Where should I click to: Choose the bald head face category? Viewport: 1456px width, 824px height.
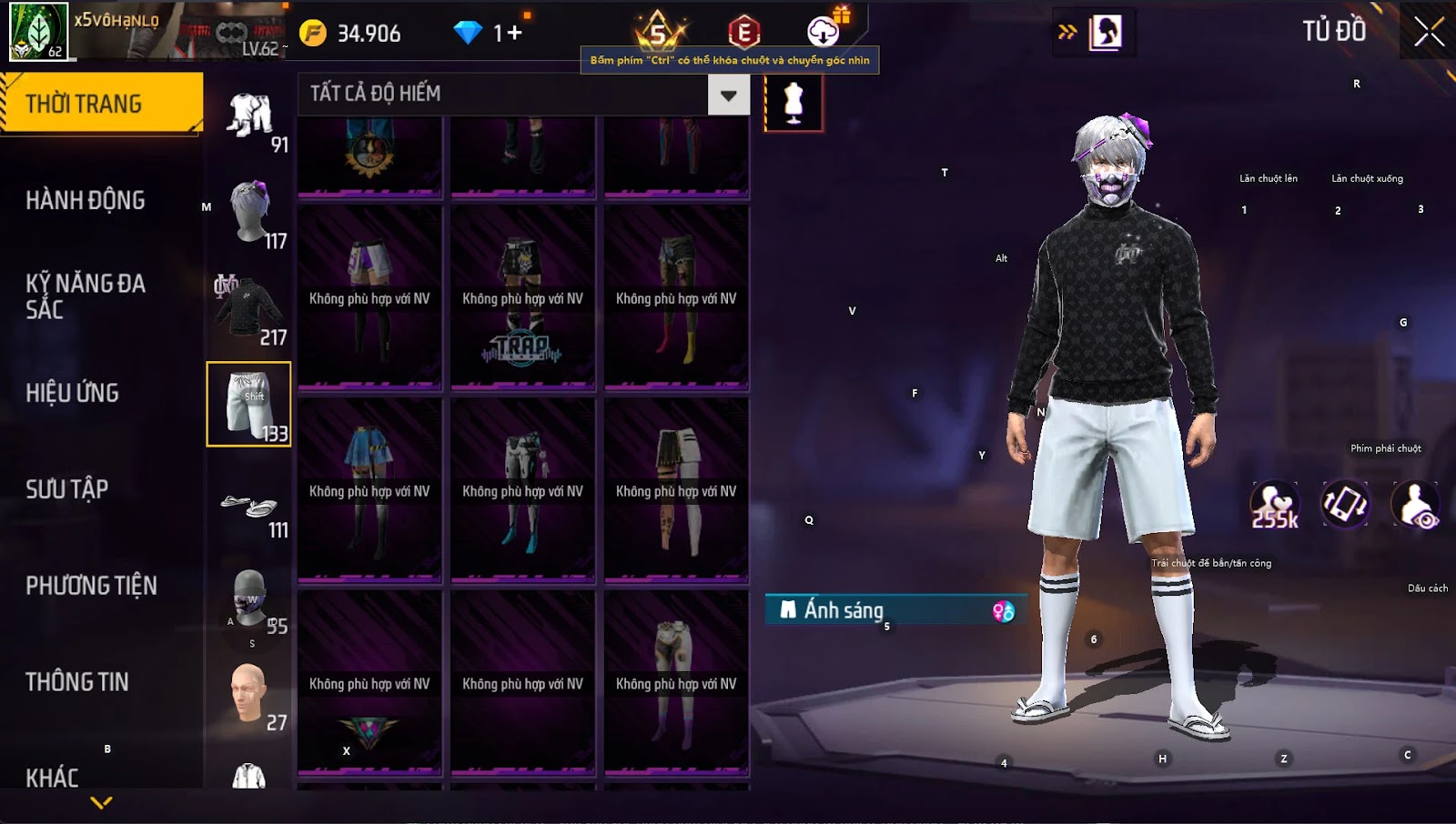248,695
